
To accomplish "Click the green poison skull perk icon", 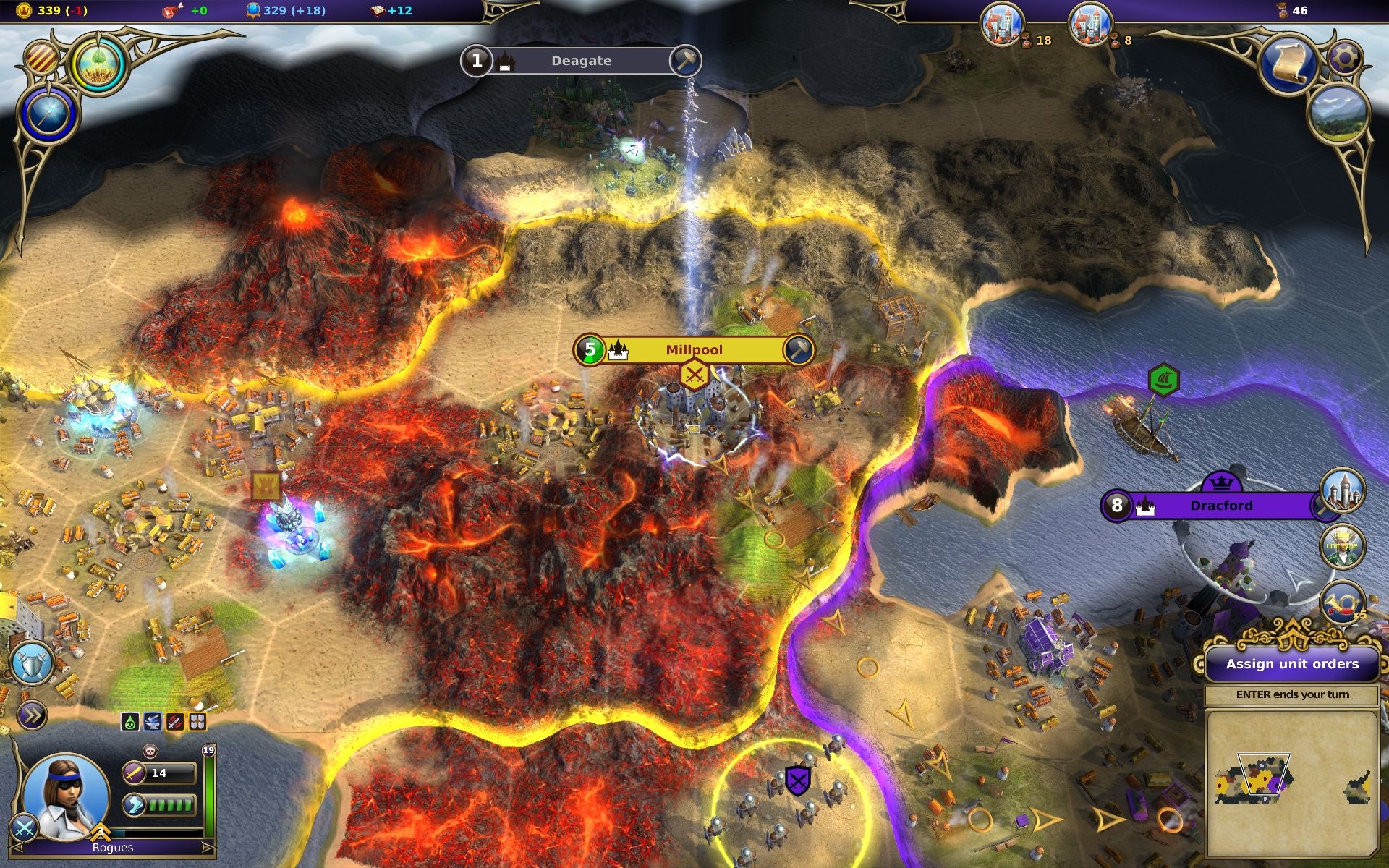I will pyautogui.click(x=130, y=721).
